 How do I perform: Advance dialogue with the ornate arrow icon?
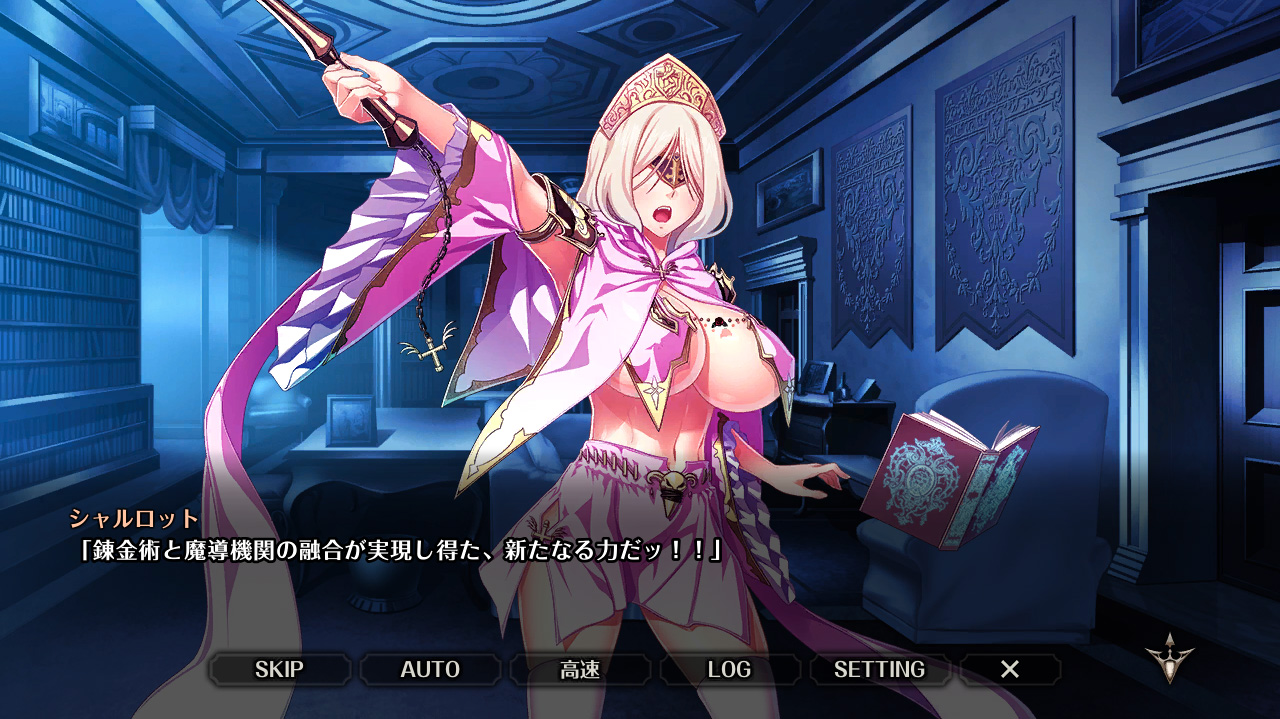point(1170,658)
